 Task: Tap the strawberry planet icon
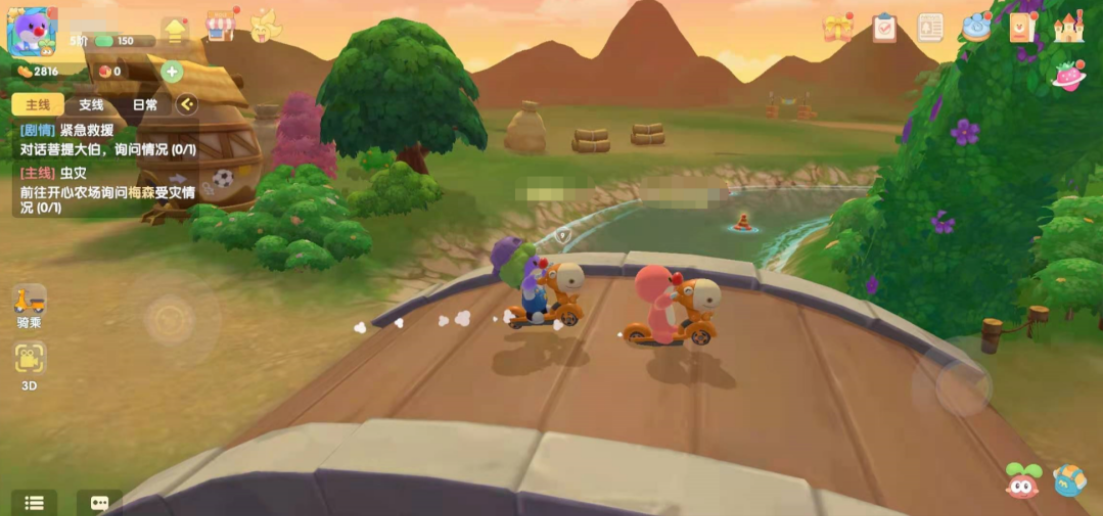pos(1069,75)
